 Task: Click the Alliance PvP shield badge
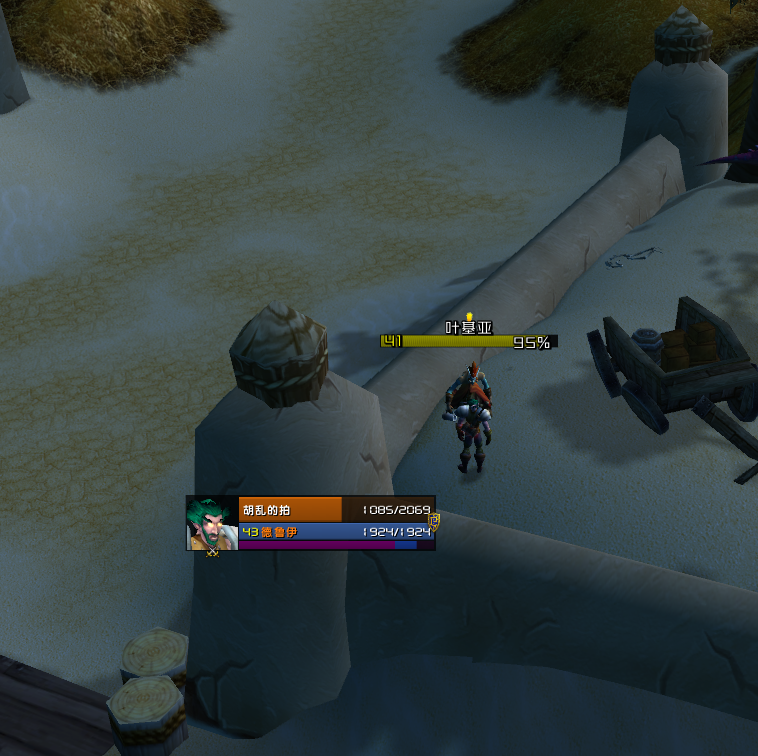[x=434, y=522]
